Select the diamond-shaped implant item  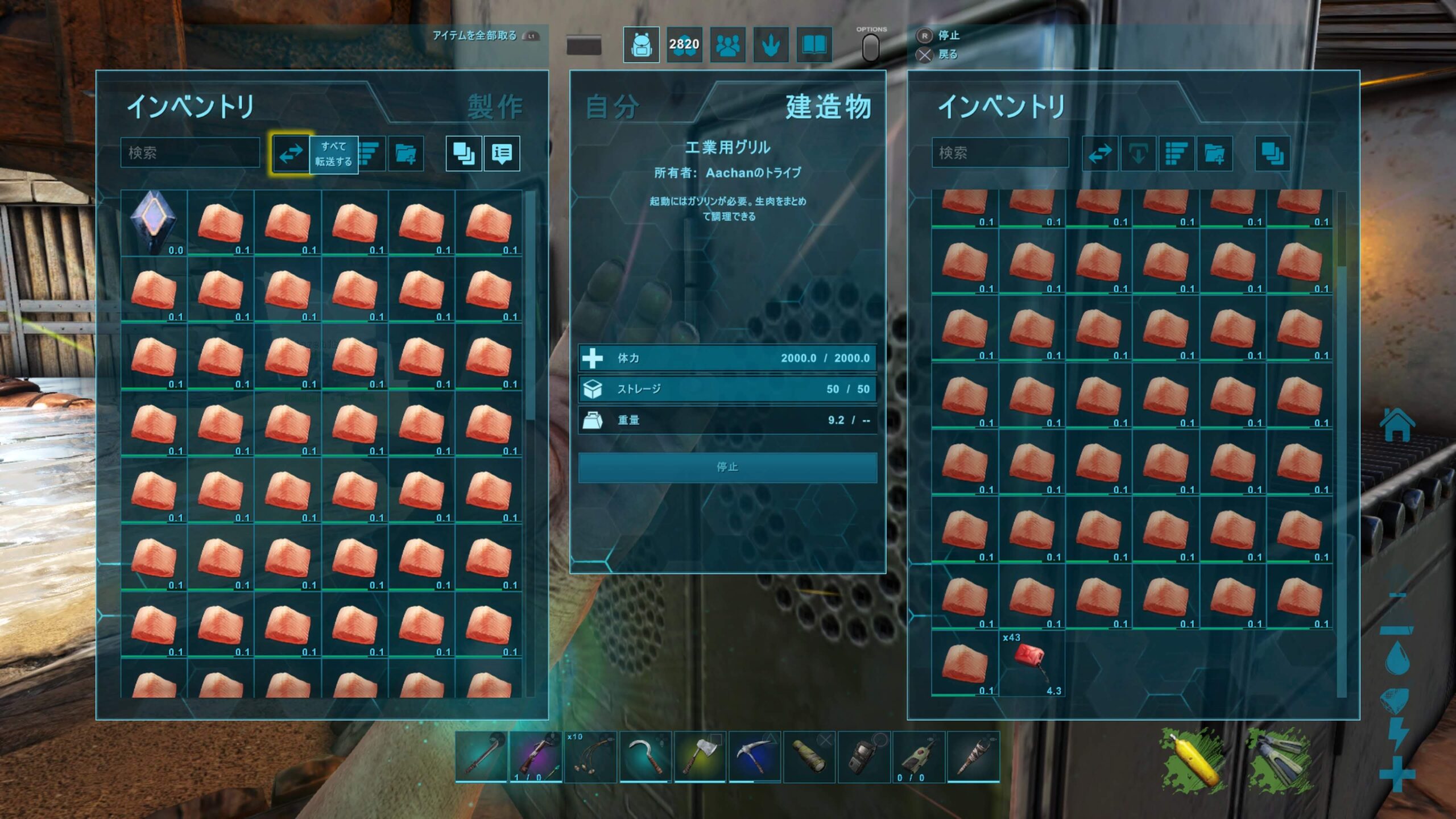154,222
